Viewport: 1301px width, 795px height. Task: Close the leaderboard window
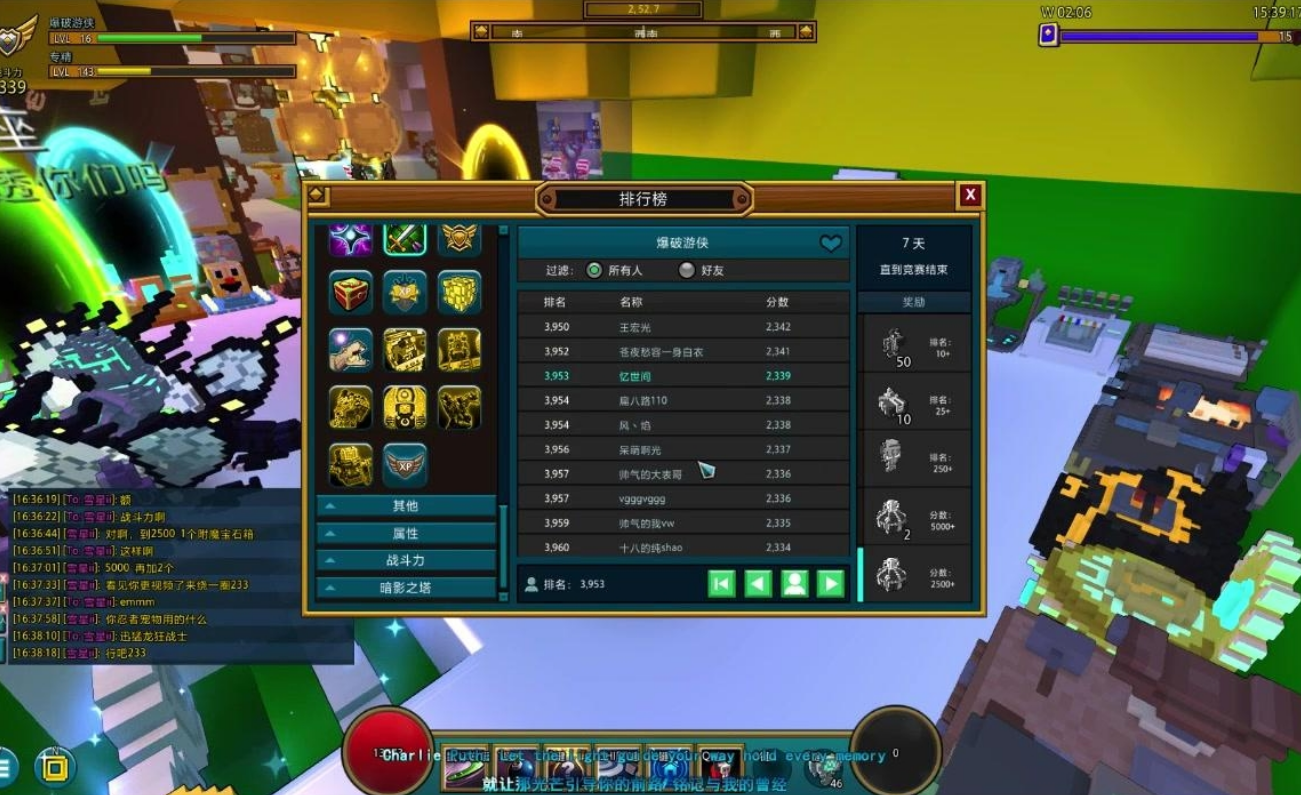pos(969,196)
